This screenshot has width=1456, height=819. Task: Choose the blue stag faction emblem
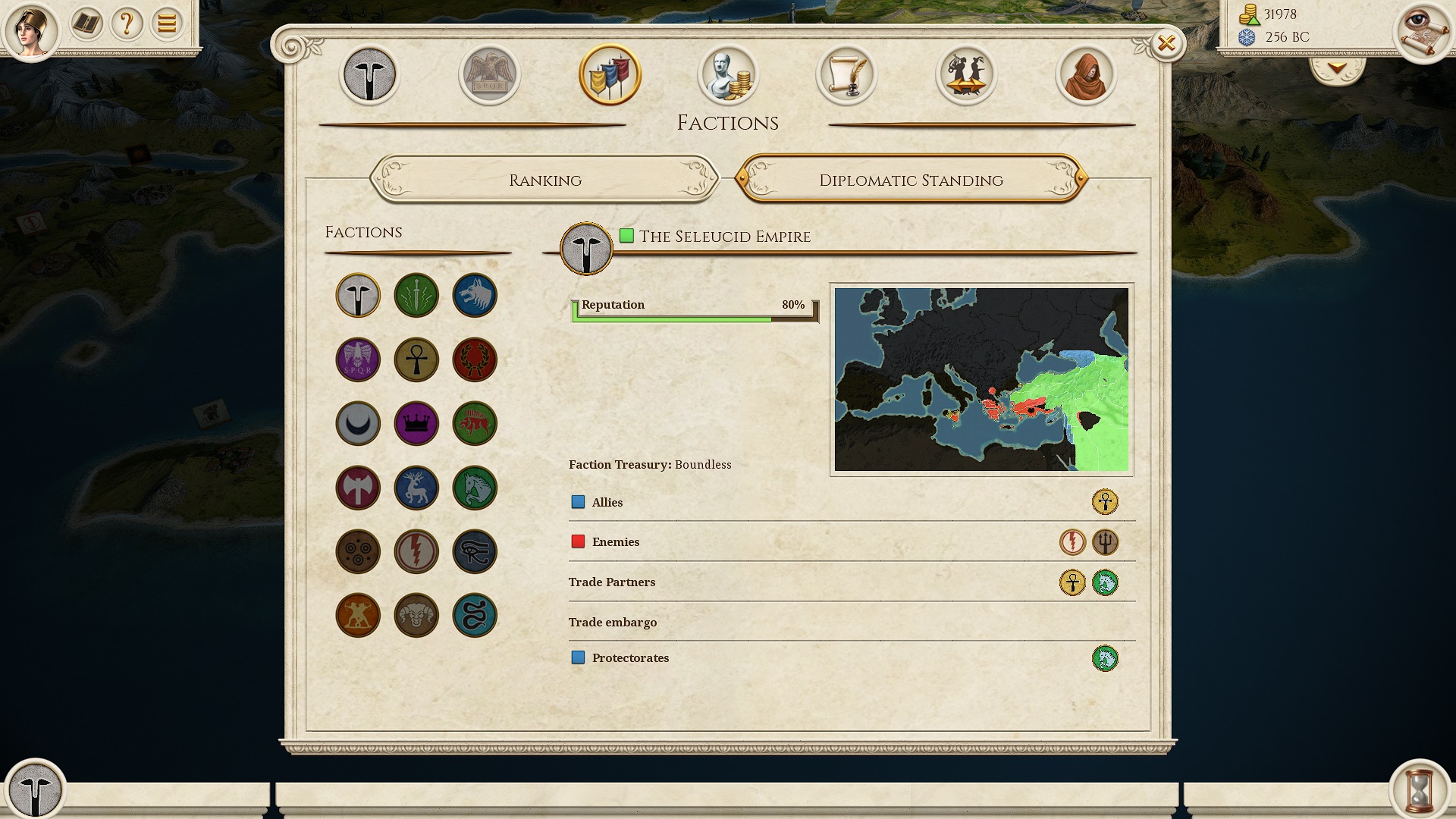pyautogui.click(x=416, y=488)
